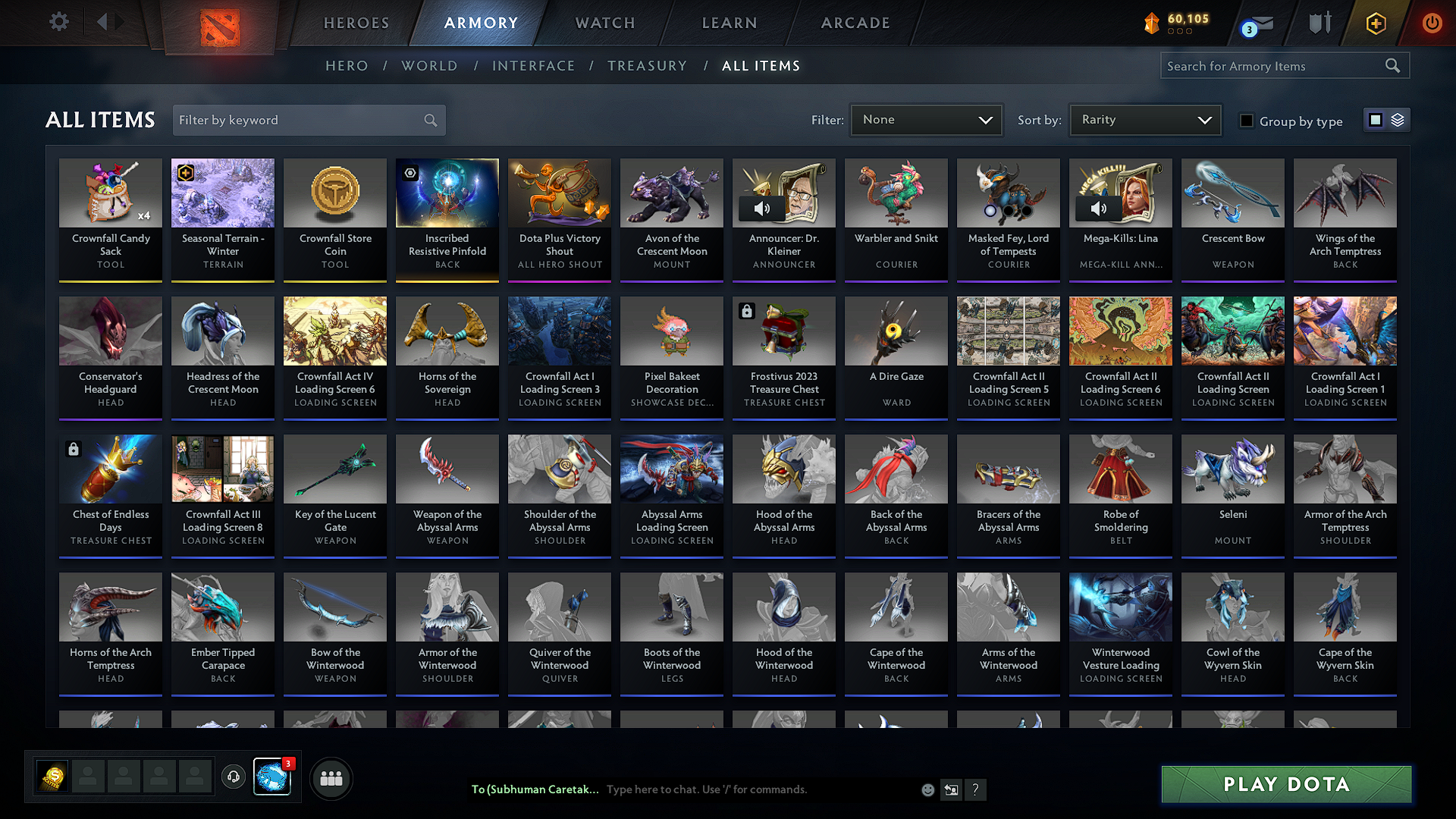Image resolution: width=1456 pixels, height=819 pixels.
Task: Open the TREASURY section
Action: point(648,66)
